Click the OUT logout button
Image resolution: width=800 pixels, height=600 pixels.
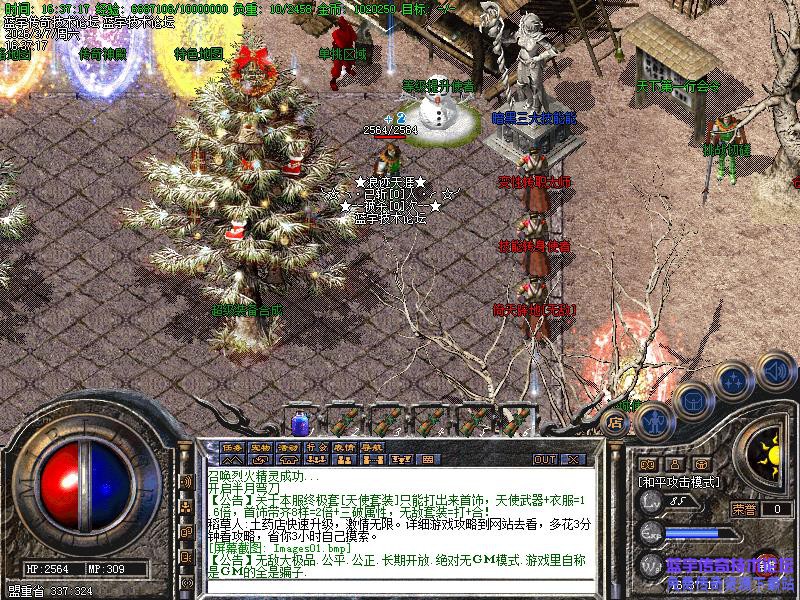[545, 459]
